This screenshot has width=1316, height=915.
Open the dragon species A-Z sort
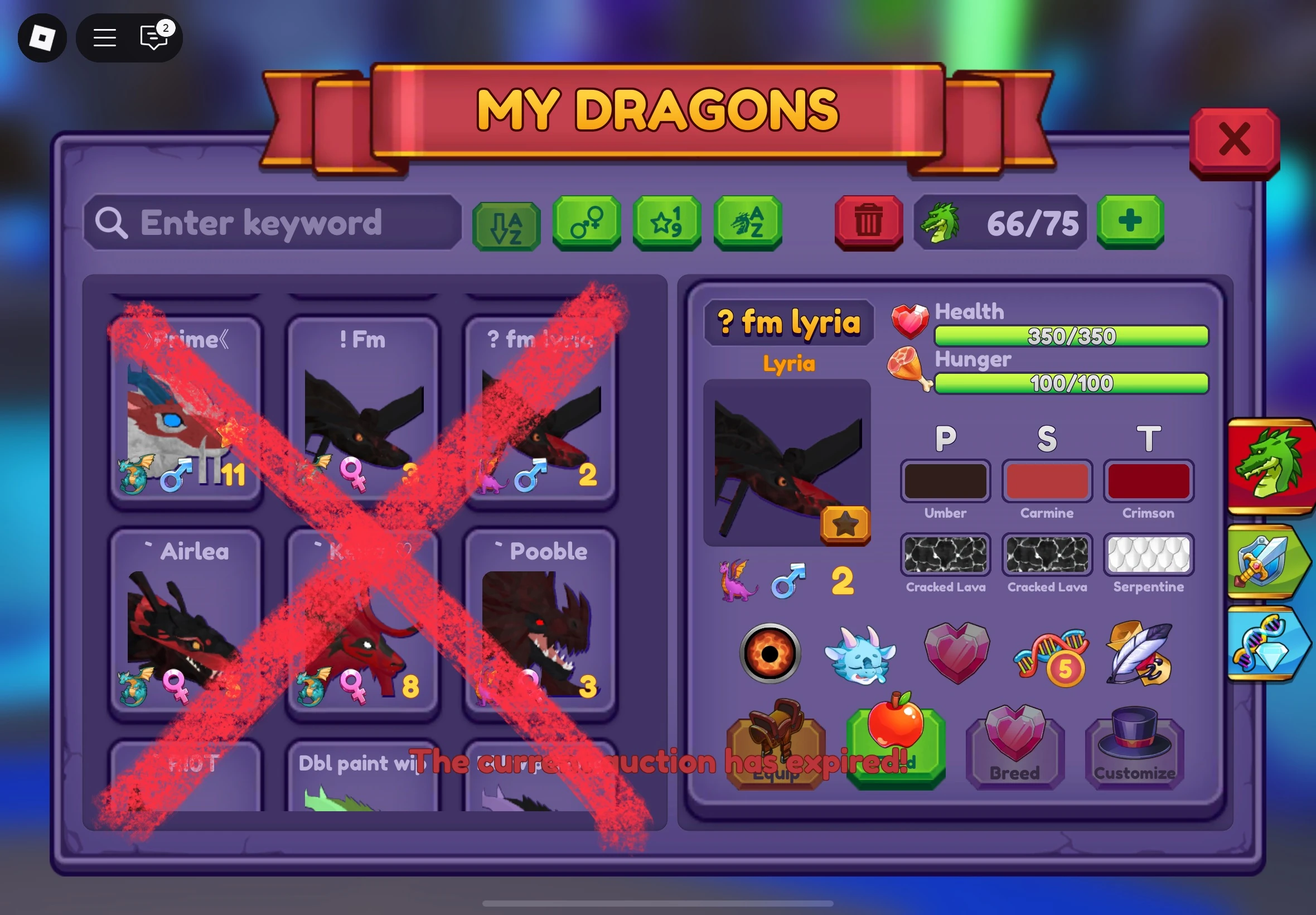click(747, 224)
